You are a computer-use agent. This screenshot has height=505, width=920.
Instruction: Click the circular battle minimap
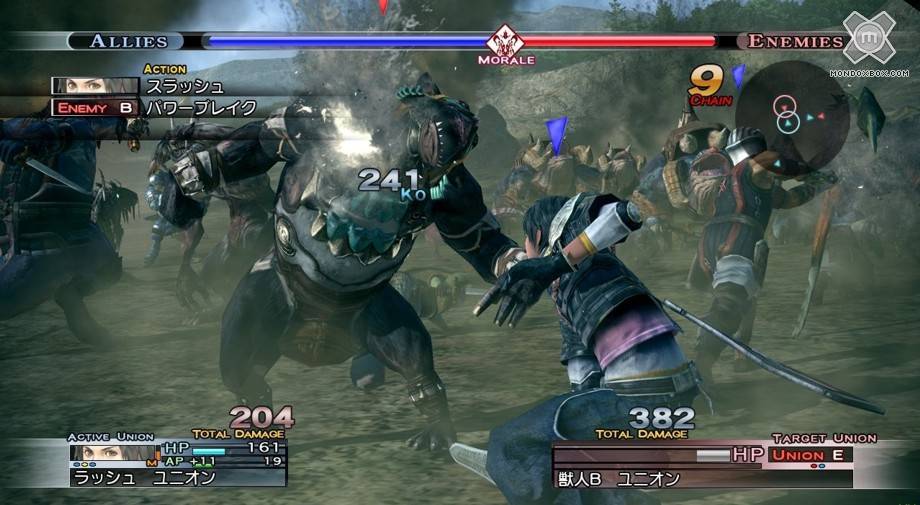(792, 115)
